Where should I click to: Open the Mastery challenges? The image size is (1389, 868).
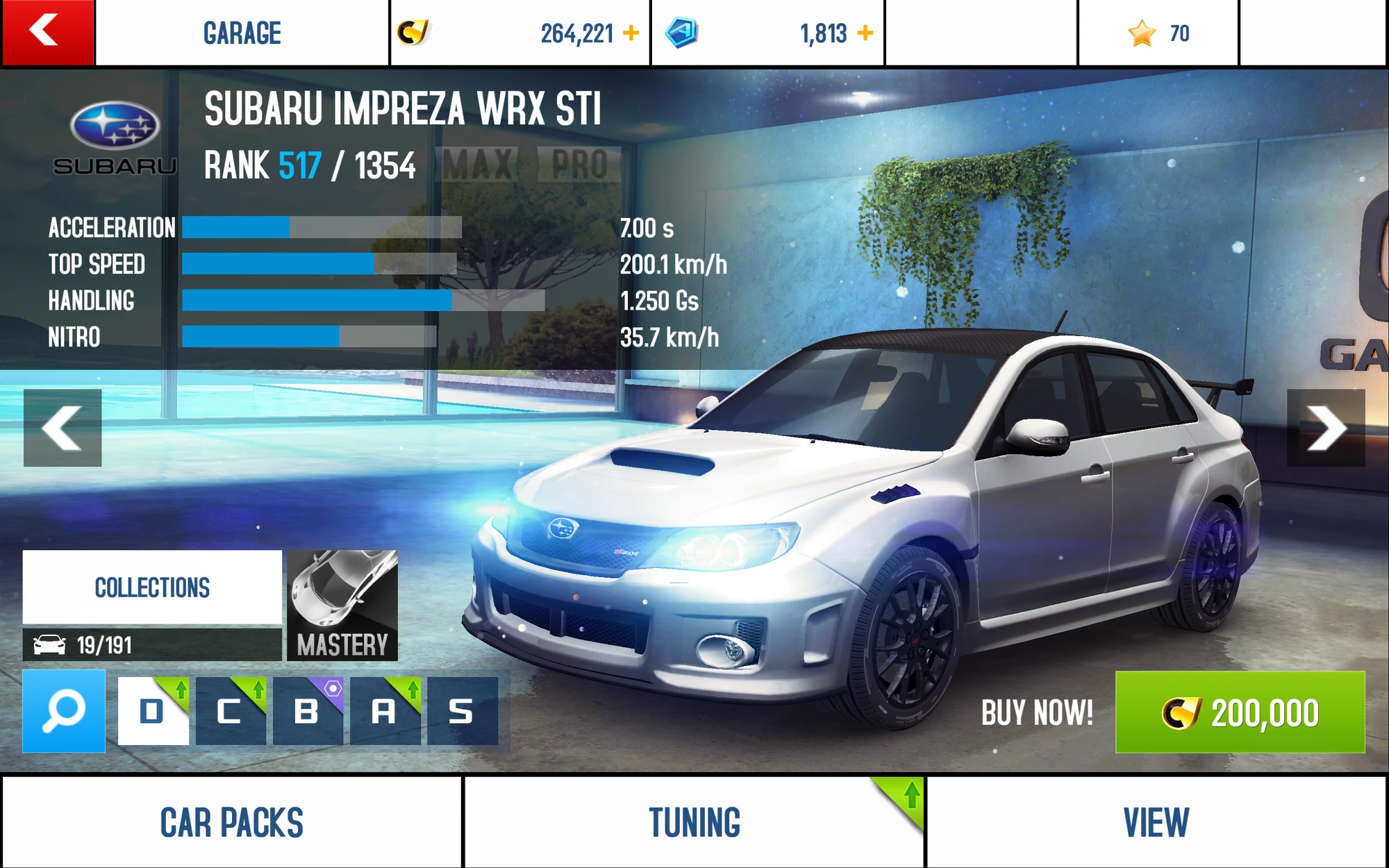click(x=342, y=605)
